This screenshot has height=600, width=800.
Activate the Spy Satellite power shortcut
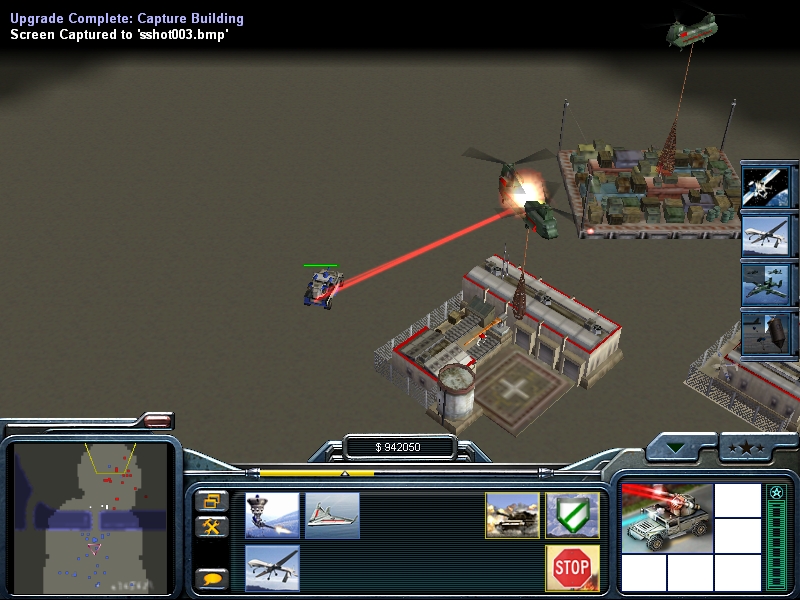(769, 182)
